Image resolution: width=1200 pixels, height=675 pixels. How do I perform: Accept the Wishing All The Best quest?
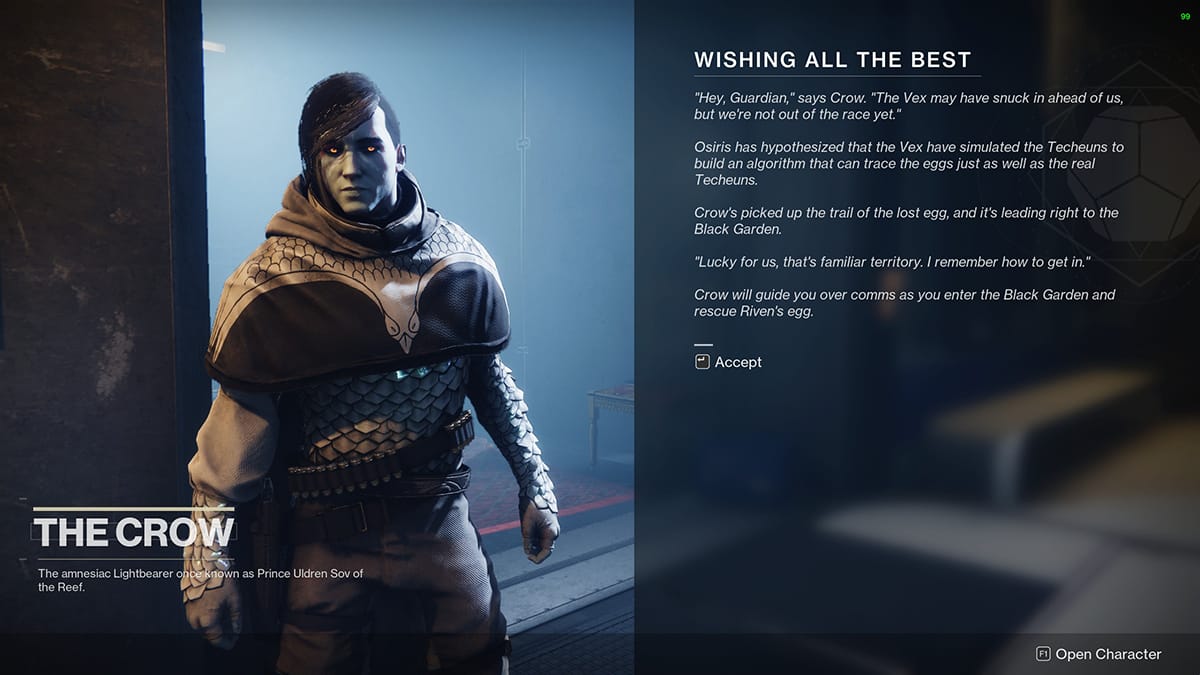point(729,362)
